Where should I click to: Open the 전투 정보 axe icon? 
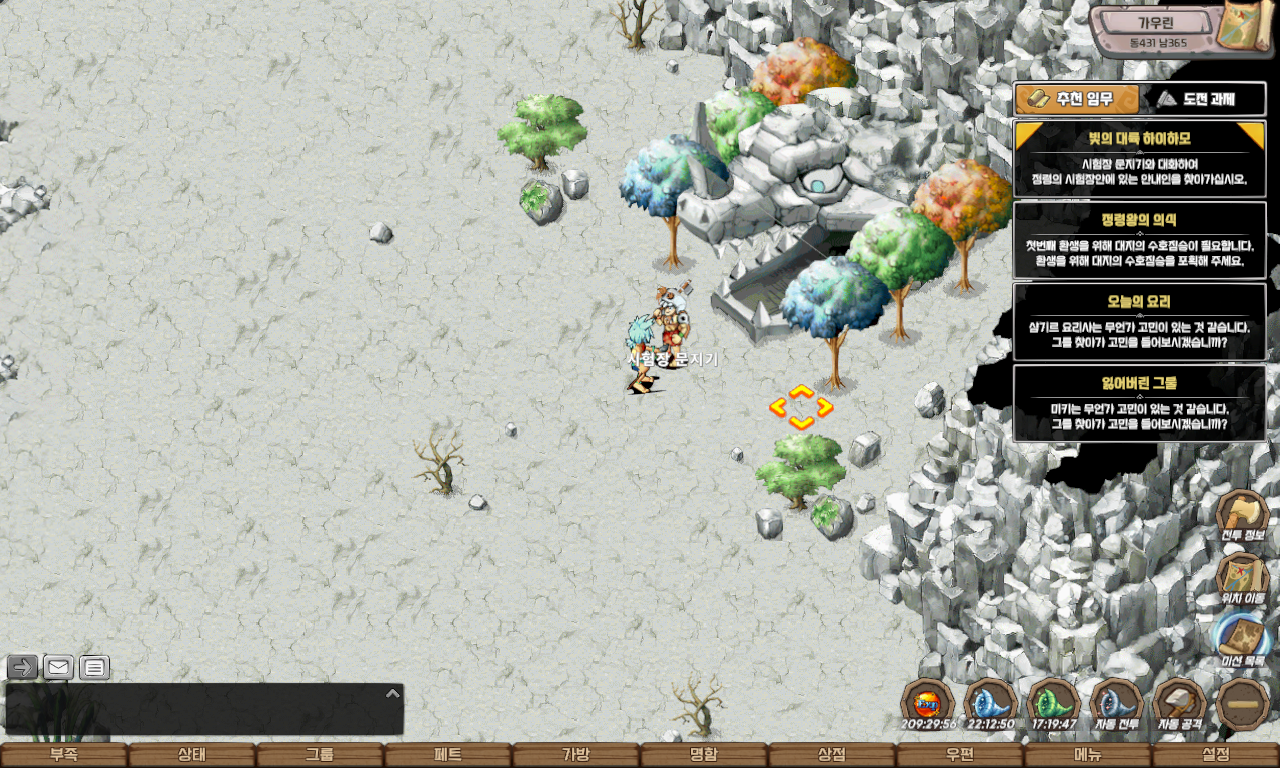pos(1242,516)
